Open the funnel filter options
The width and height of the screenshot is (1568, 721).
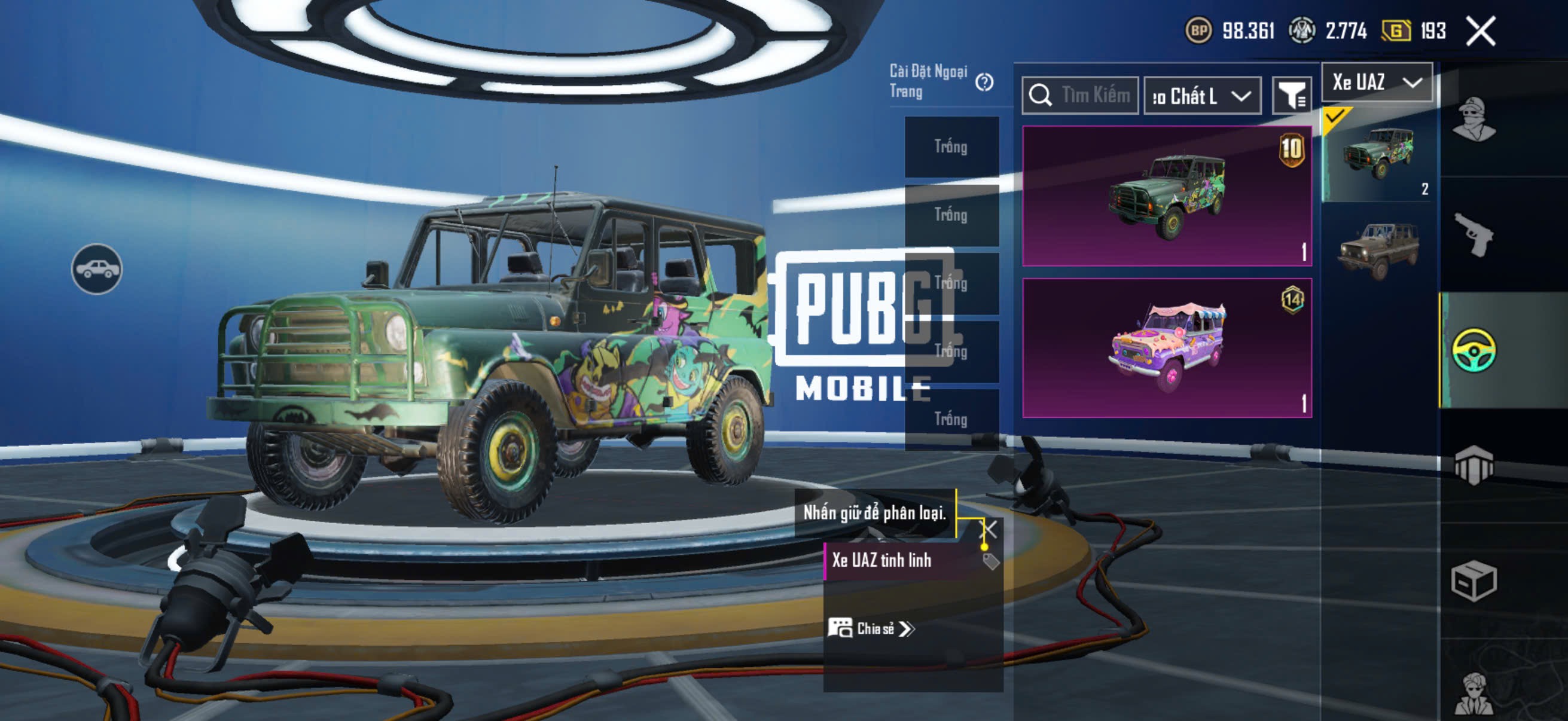coord(1291,96)
